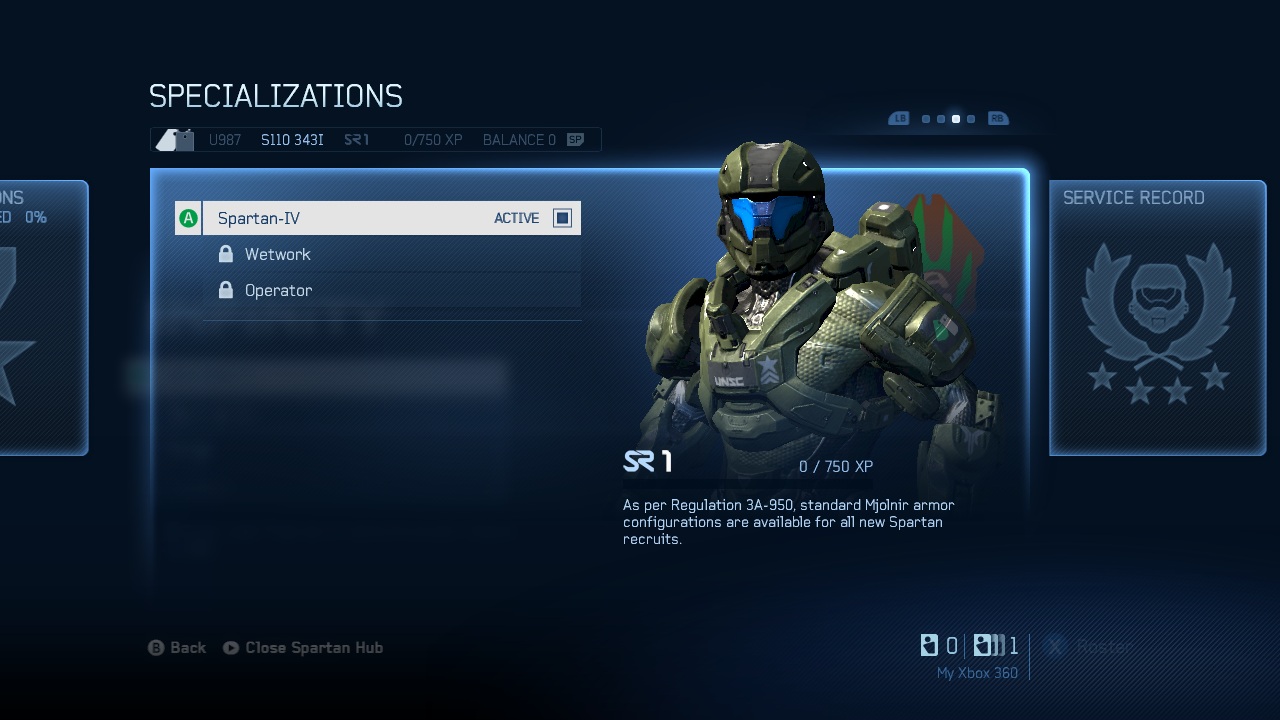Go back with the Back option
Image resolution: width=1280 pixels, height=720 pixels.
[x=178, y=648]
